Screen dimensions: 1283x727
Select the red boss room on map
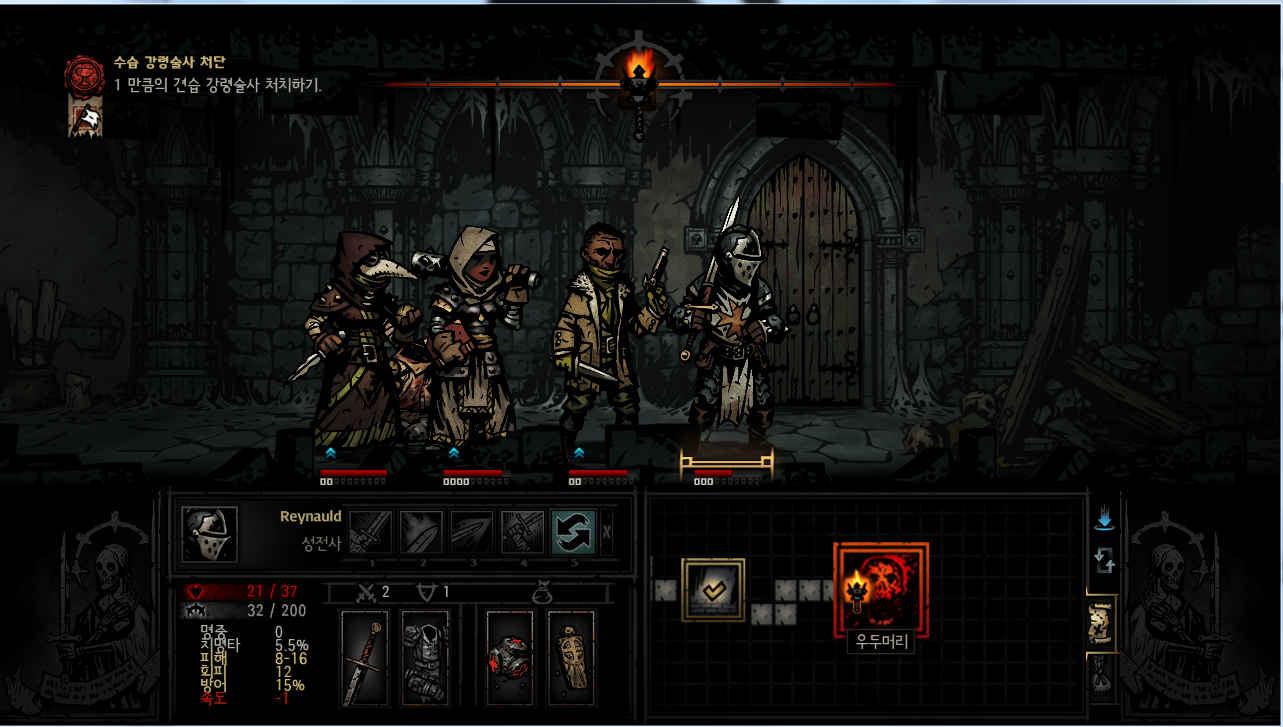point(881,590)
